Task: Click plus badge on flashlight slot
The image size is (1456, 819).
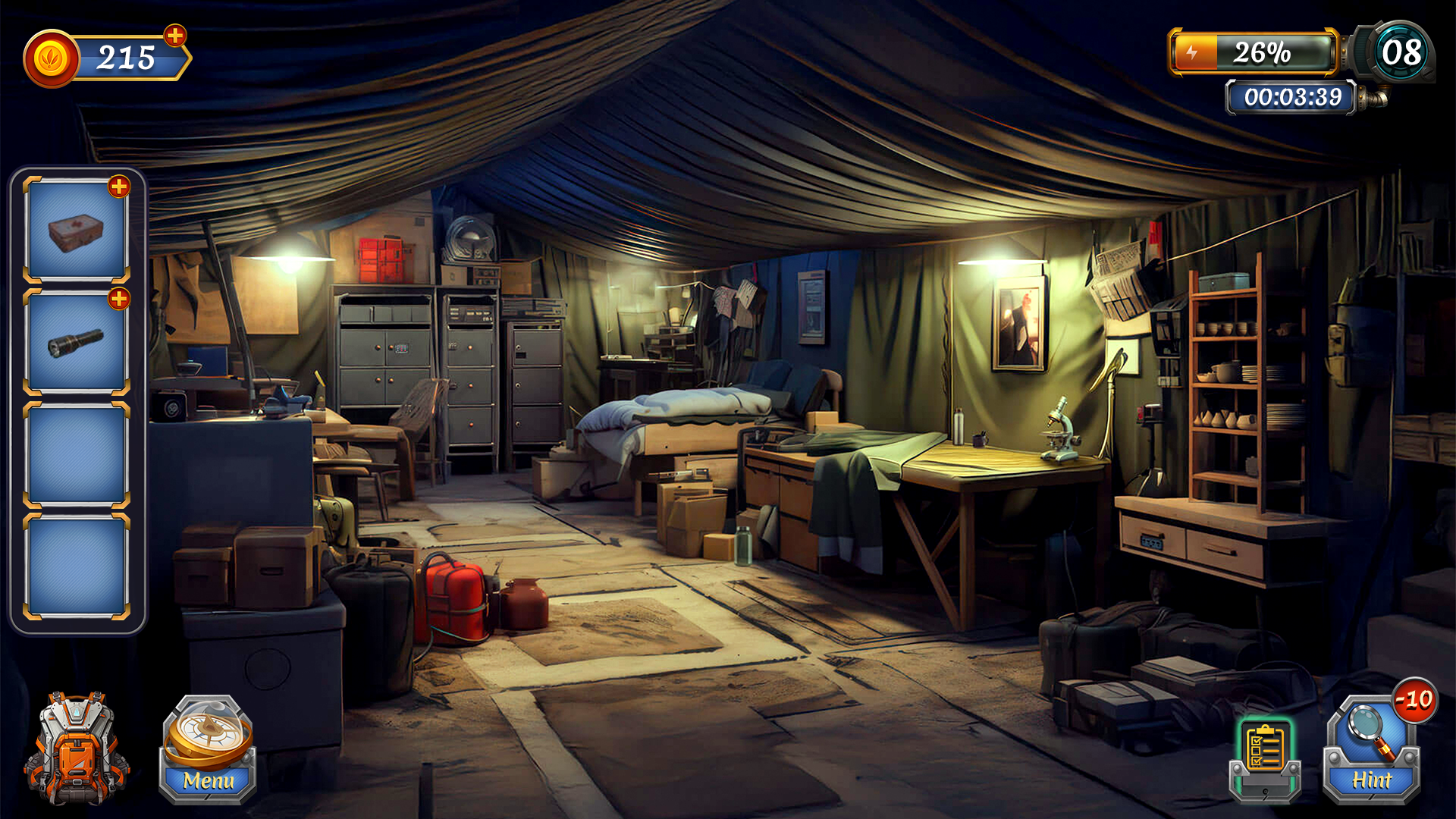Action: [119, 299]
